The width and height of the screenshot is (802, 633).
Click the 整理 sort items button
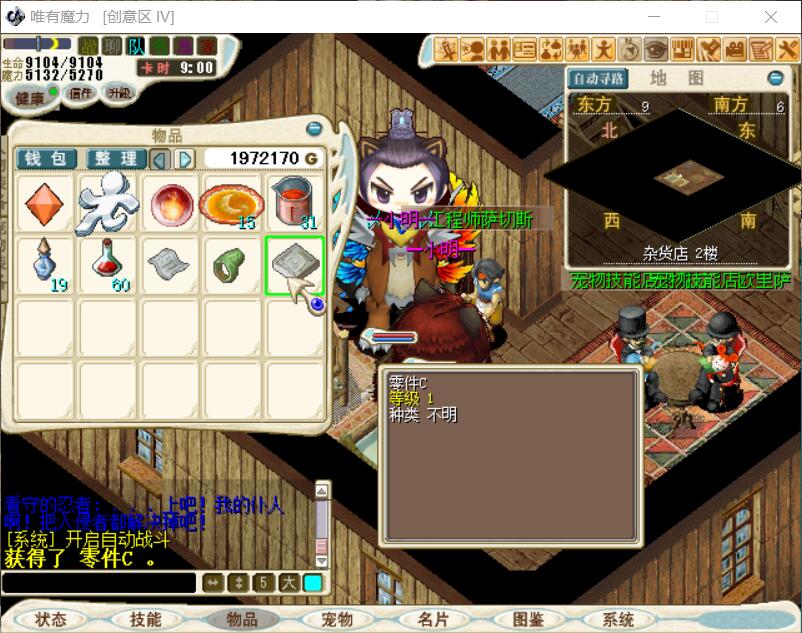pyautogui.click(x=116, y=159)
